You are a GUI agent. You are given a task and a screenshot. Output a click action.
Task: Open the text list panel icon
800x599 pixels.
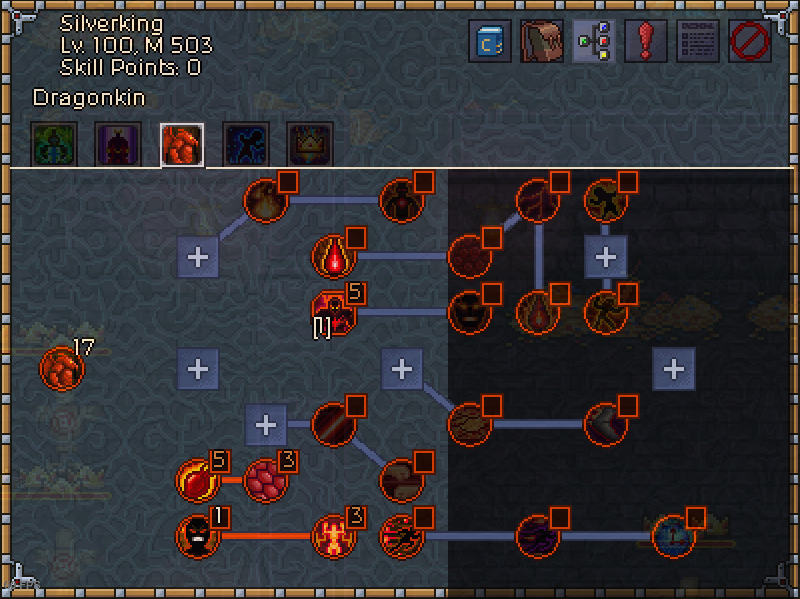click(x=698, y=42)
